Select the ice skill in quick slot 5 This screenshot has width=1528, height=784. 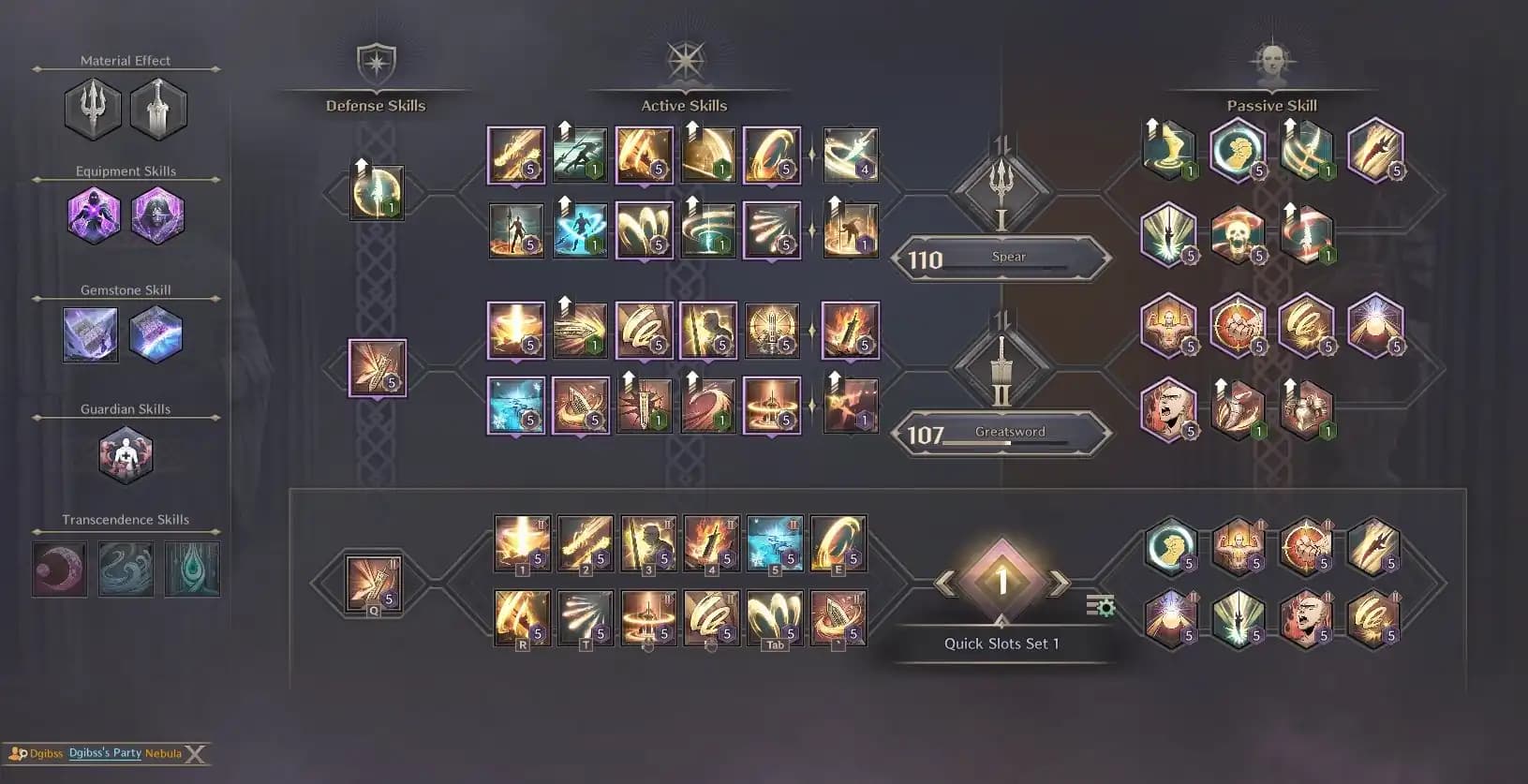(775, 542)
